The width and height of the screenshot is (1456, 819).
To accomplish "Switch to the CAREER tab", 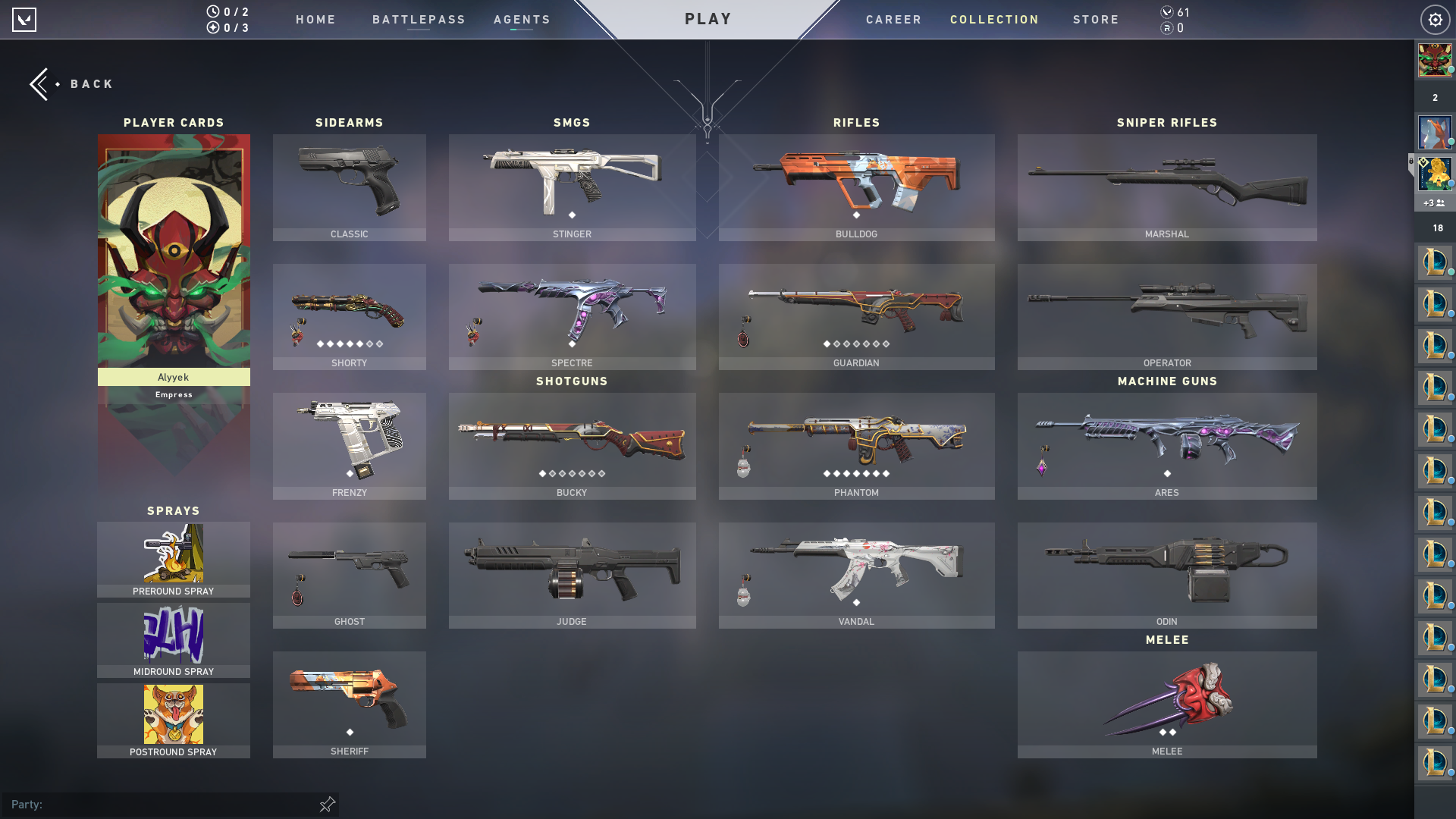I will (x=893, y=19).
